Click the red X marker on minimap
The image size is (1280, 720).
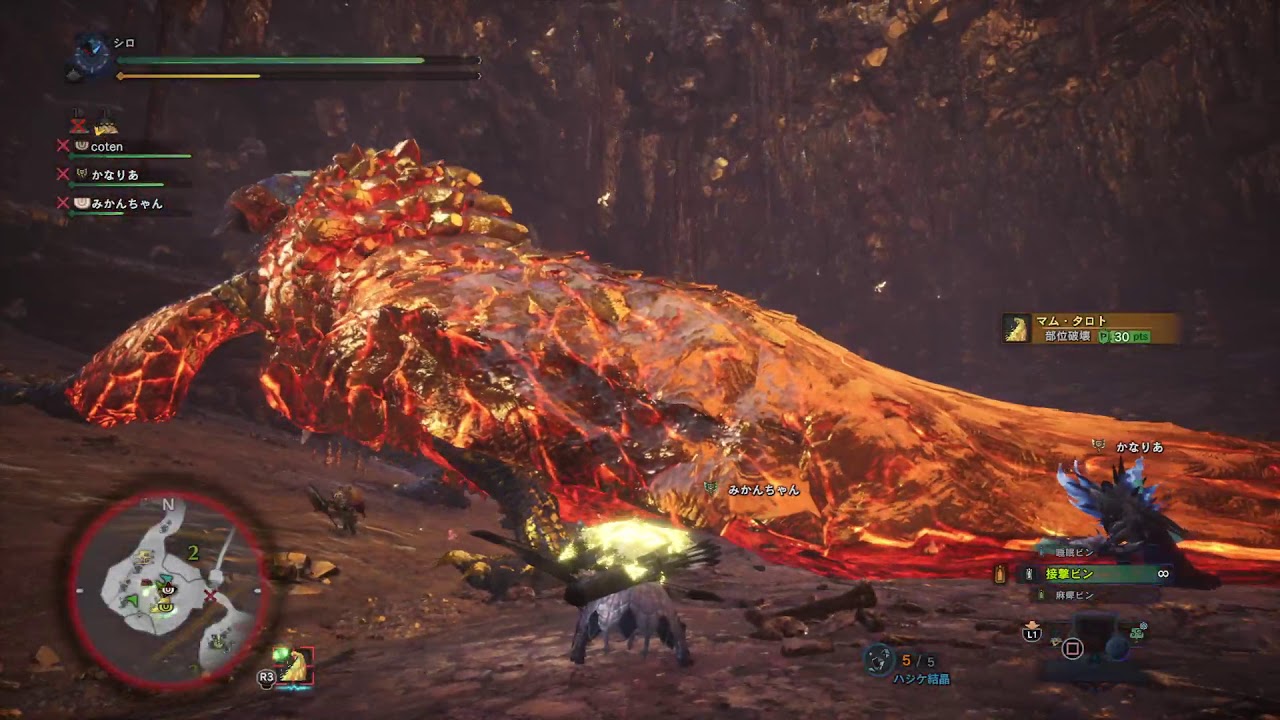(x=211, y=596)
